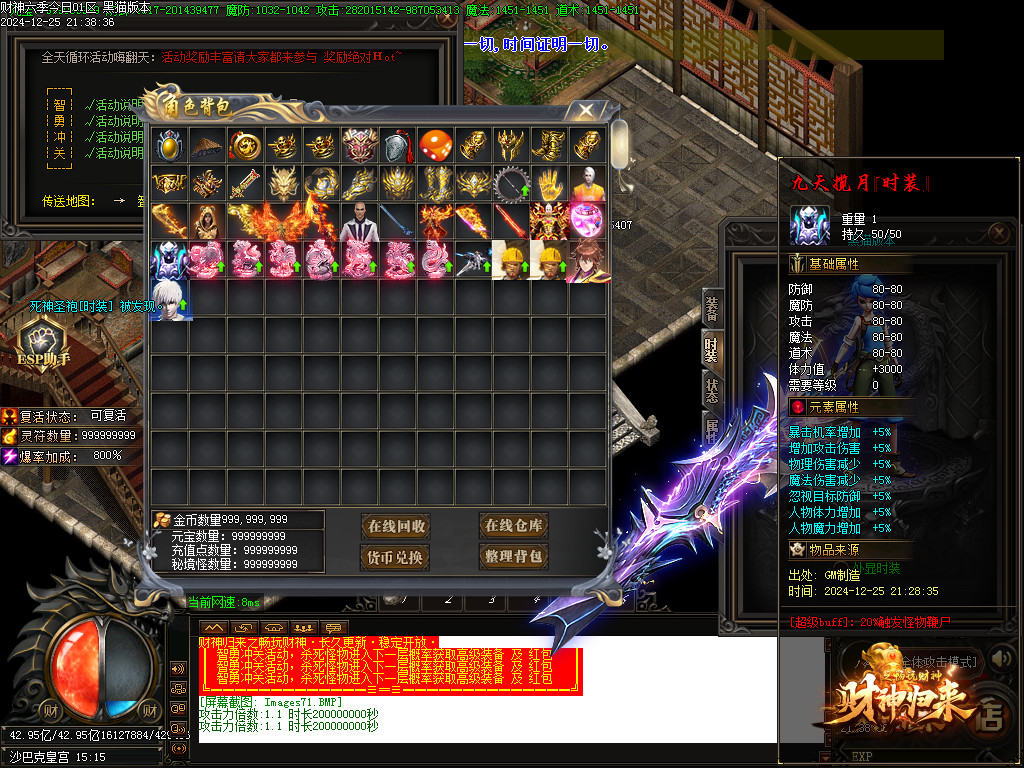1024x768 pixels.
Task: Select the orange dice item in backpack
Action: point(436,146)
